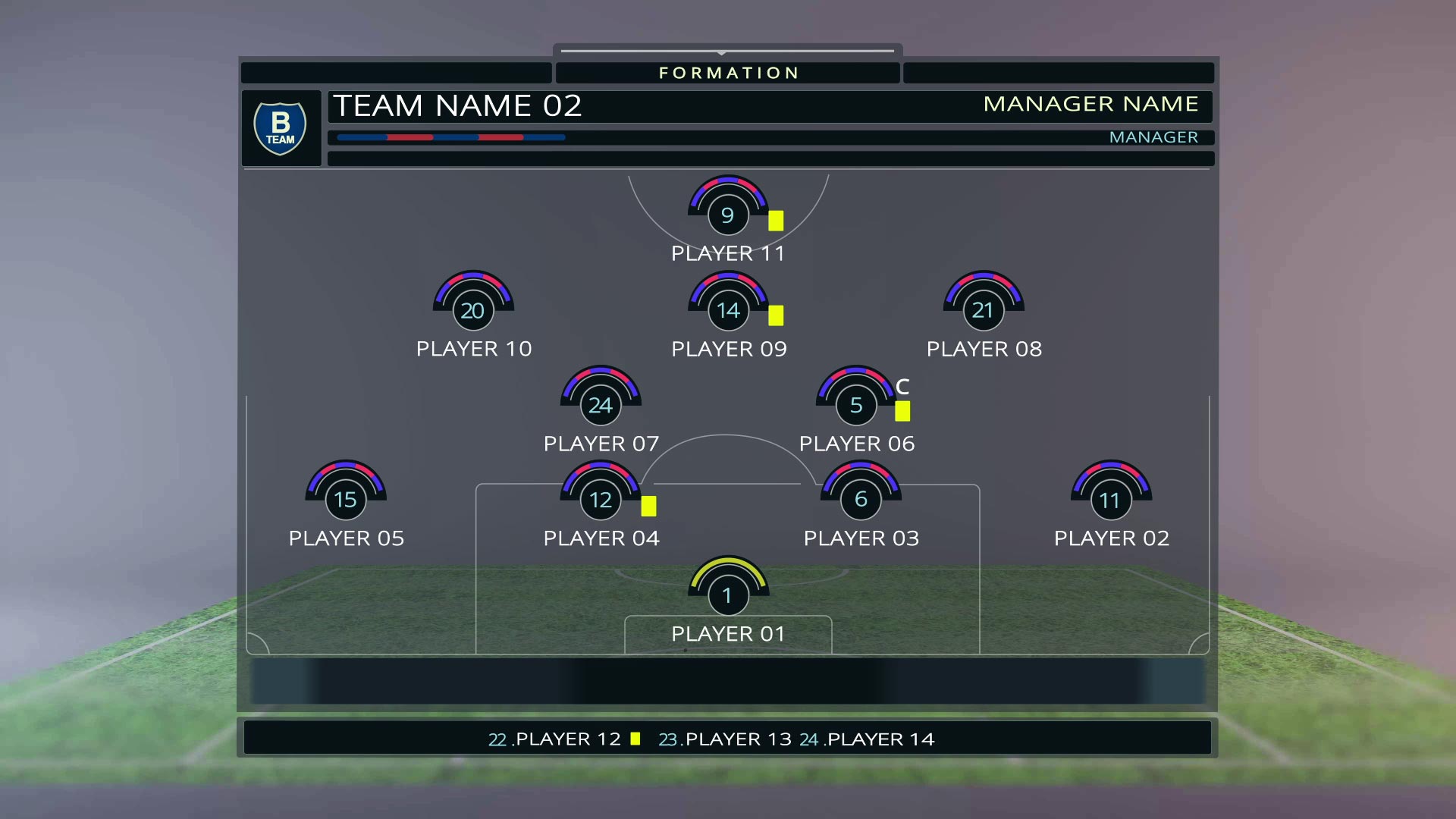1456x819 pixels.
Task: Choose substitute Player 13 in bench list
Action: [x=737, y=739]
